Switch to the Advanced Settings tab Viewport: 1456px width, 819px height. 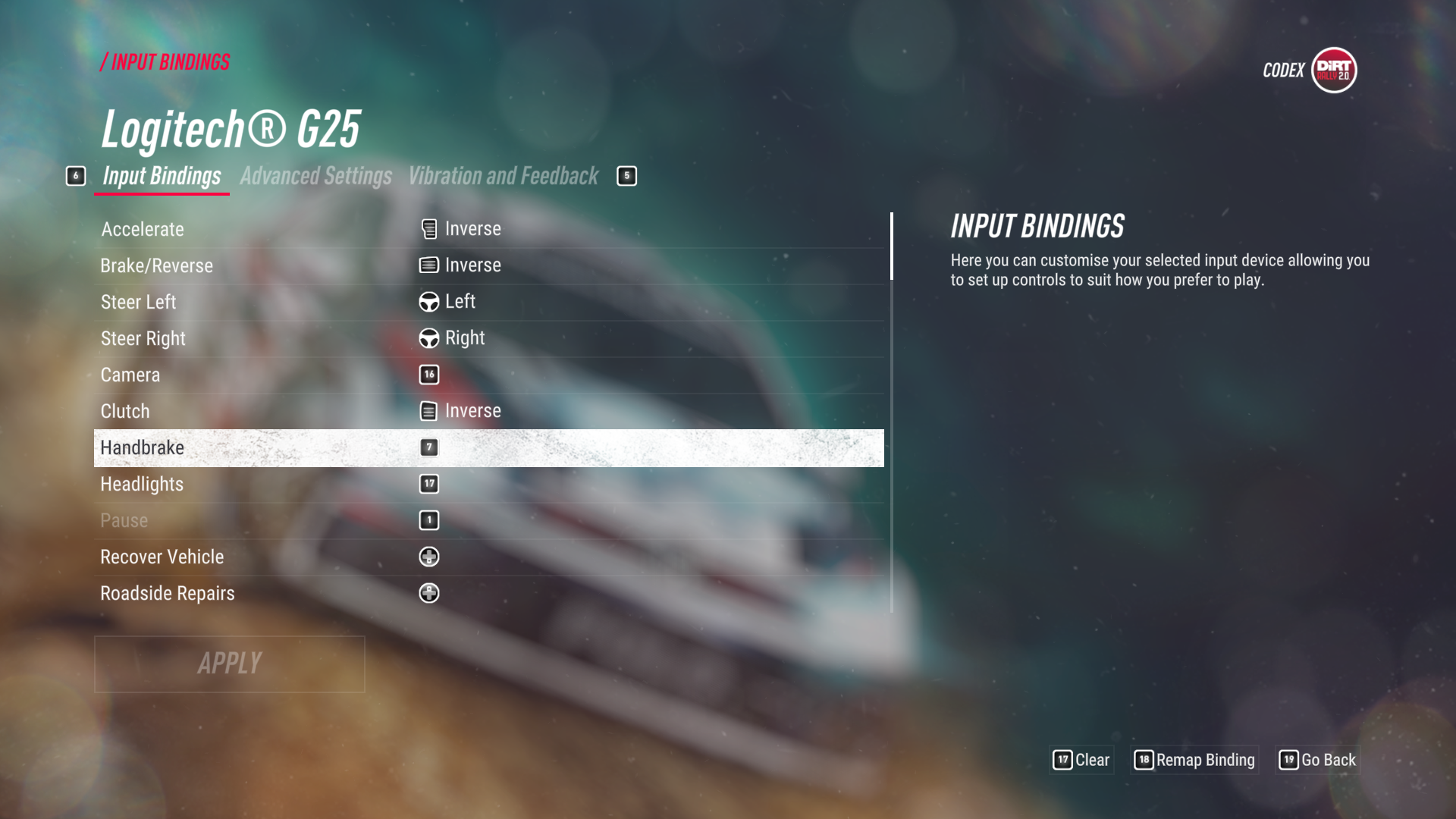pos(315,177)
